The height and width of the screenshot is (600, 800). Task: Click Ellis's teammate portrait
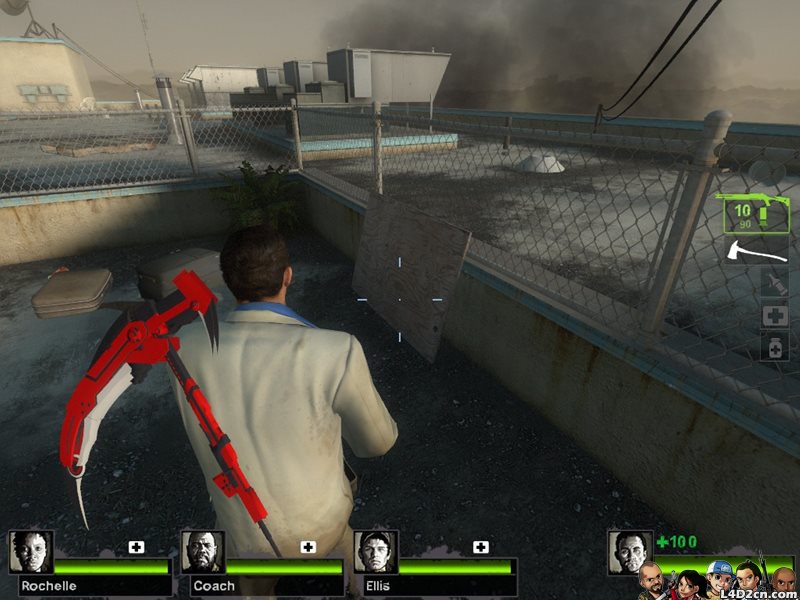pos(376,552)
